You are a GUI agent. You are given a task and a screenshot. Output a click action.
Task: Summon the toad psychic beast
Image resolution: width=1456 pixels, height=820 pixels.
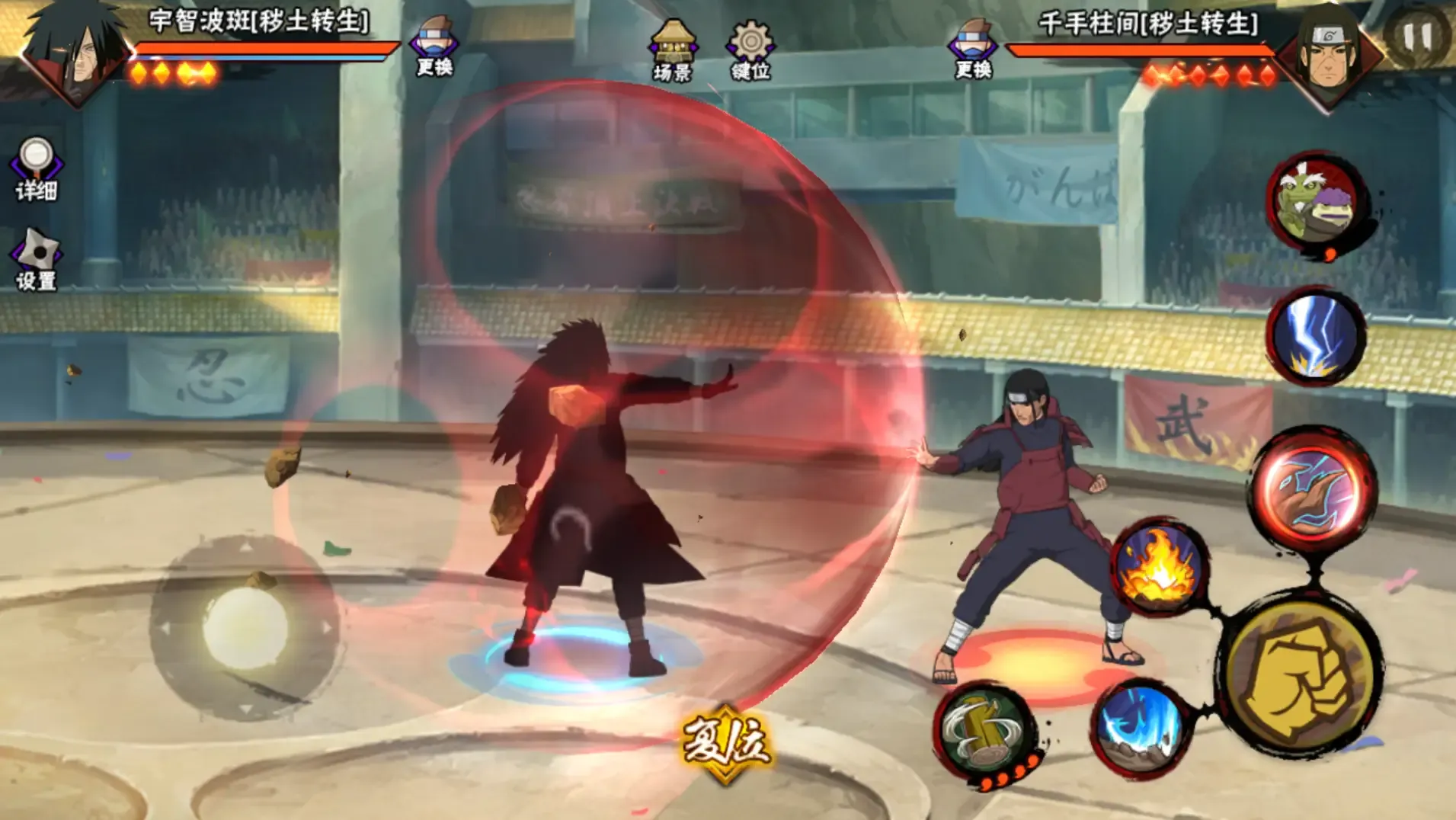[1316, 204]
